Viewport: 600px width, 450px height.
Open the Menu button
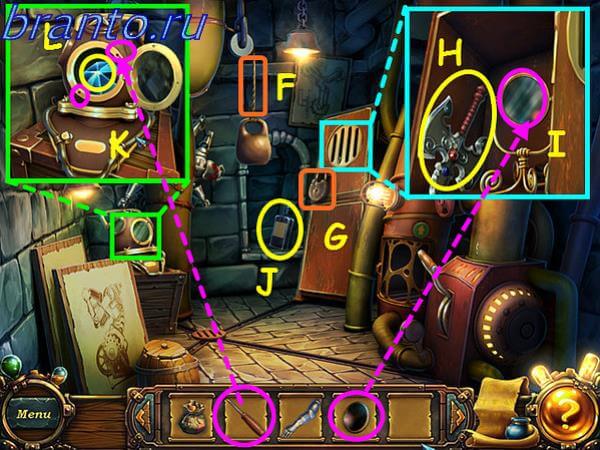33,411
